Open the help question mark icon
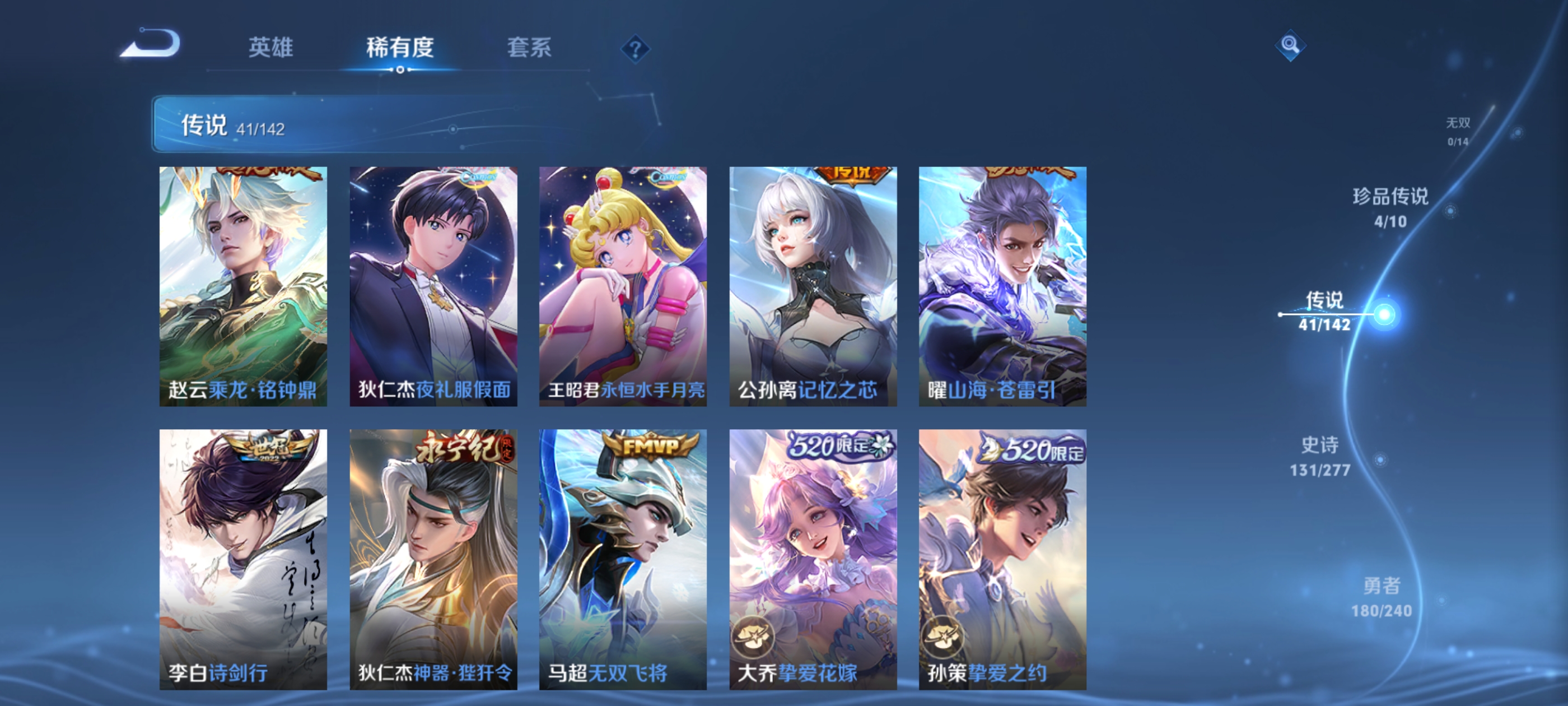The width and height of the screenshot is (1568, 706). 635,49
